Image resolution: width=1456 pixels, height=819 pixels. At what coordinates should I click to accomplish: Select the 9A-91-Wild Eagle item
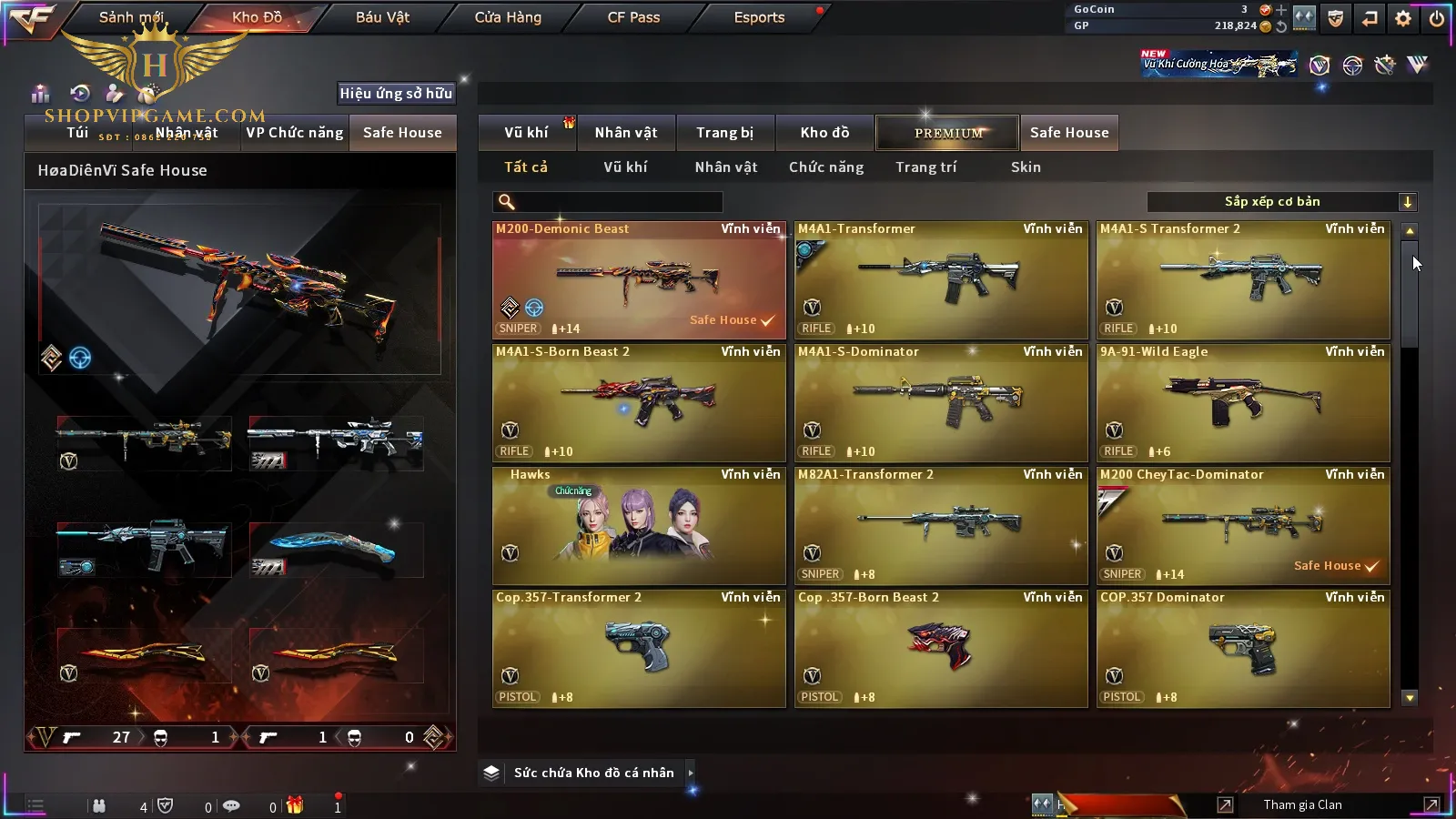tap(1243, 403)
